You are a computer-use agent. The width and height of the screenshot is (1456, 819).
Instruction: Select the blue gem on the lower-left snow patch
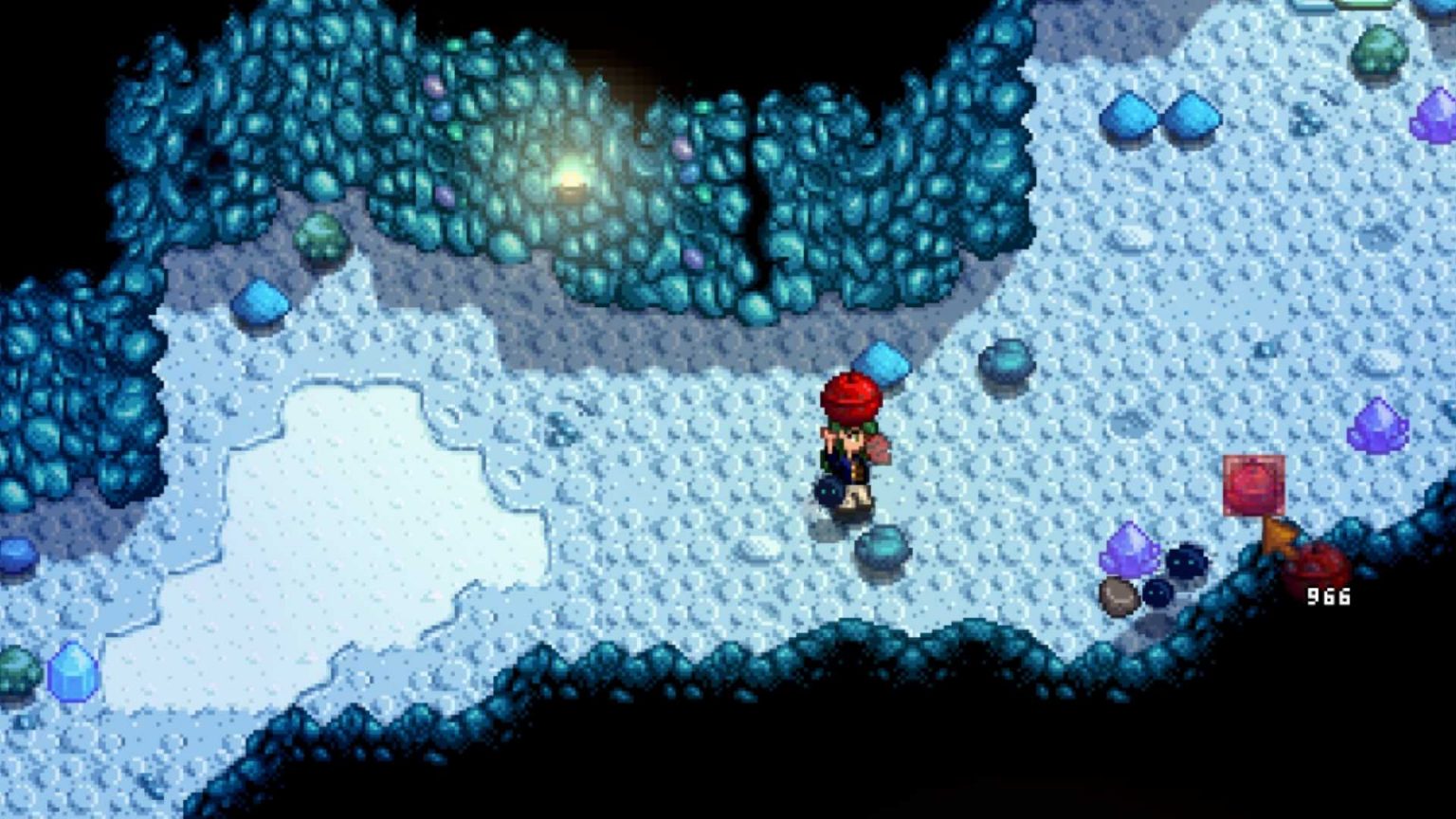tap(74, 671)
